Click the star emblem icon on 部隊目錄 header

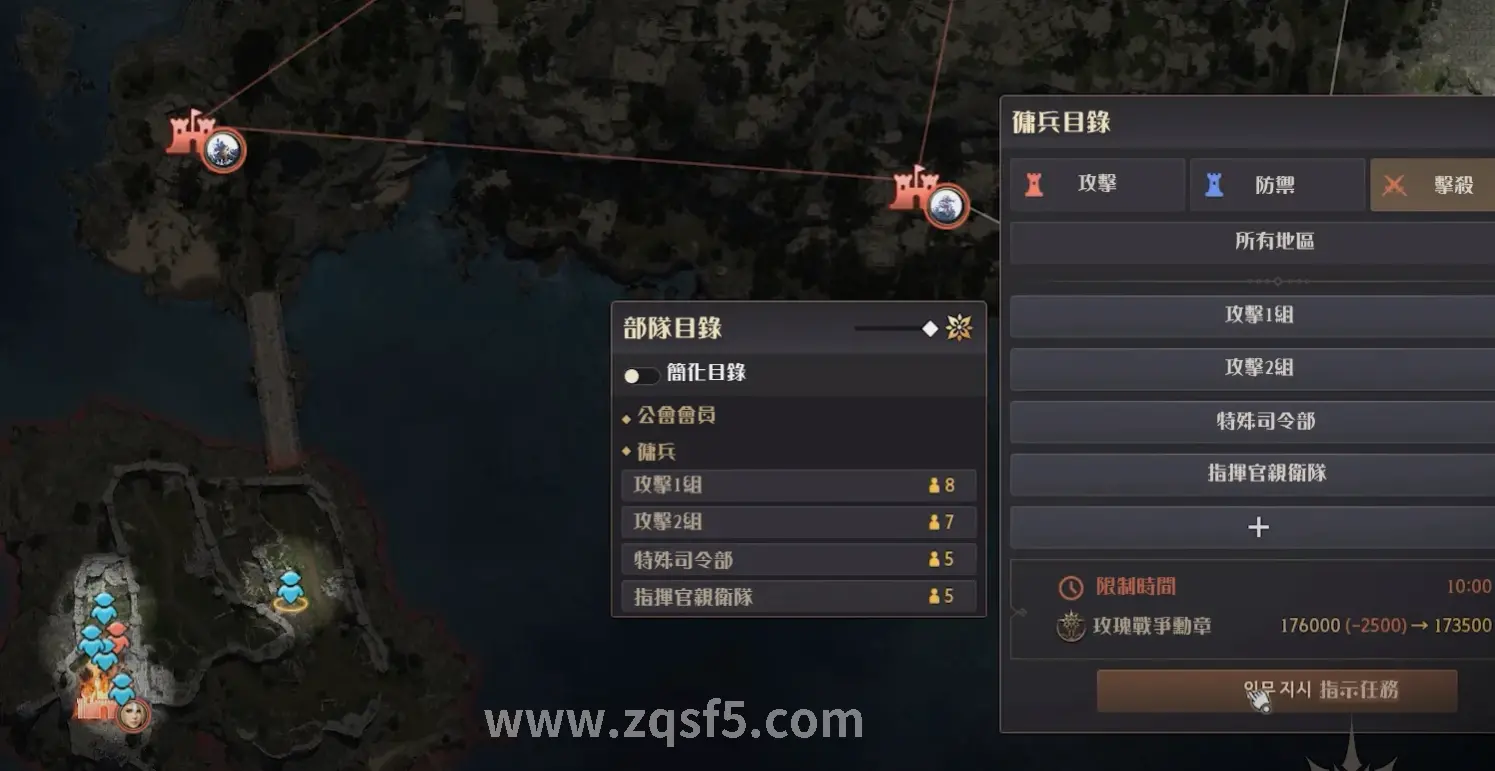point(957,327)
